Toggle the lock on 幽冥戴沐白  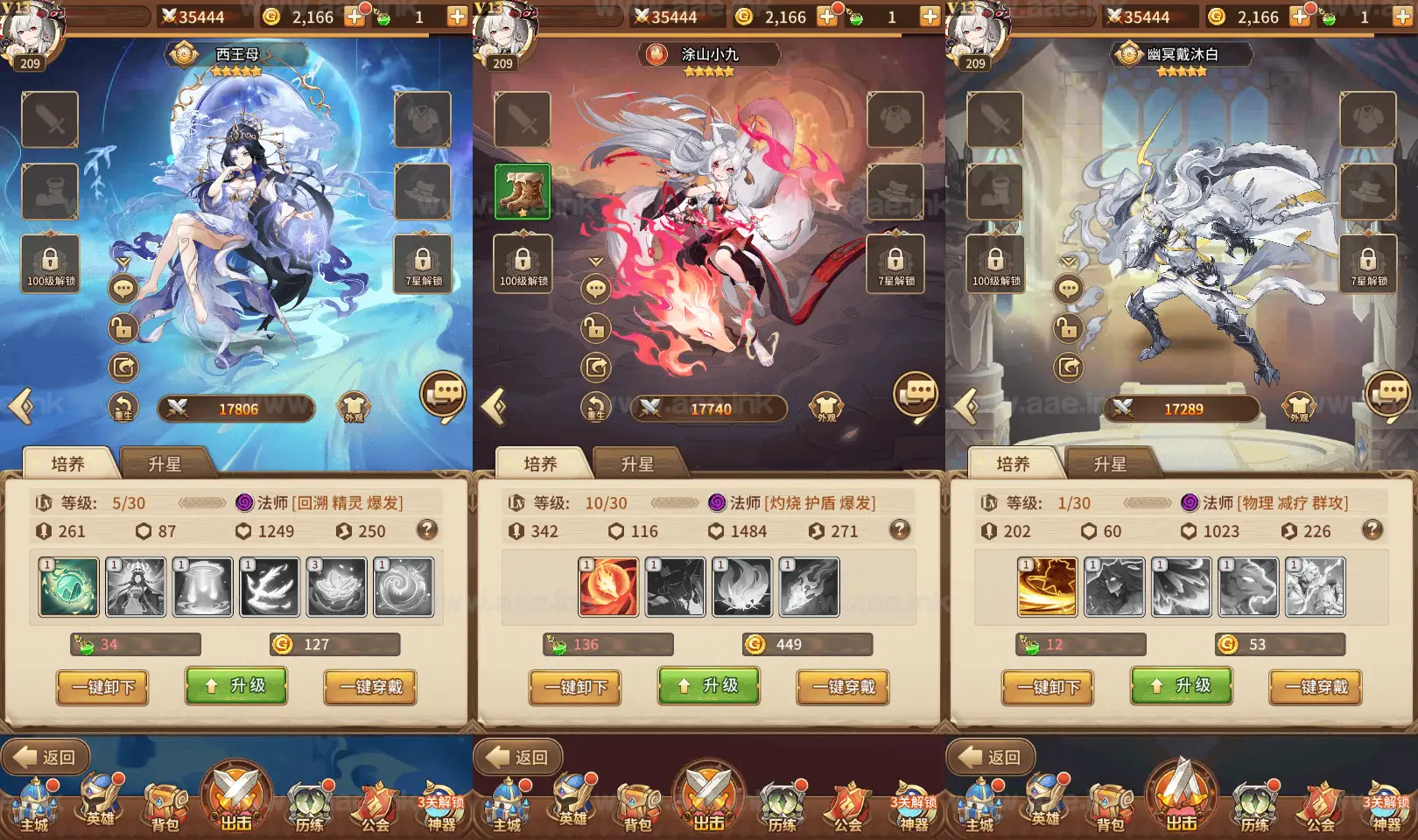tap(1069, 330)
